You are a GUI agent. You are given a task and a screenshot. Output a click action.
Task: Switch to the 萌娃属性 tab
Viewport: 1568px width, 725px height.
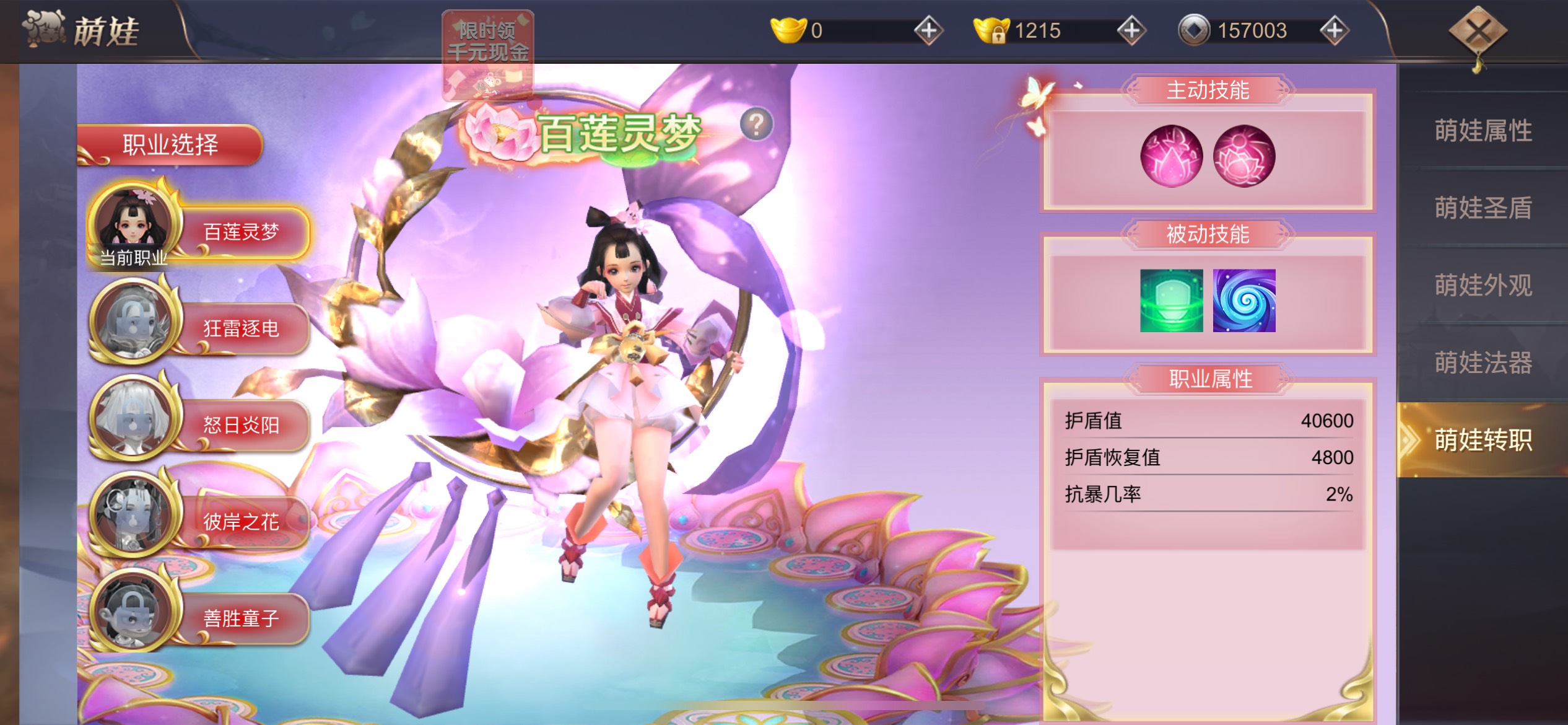pyautogui.click(x=1483, y=130)
